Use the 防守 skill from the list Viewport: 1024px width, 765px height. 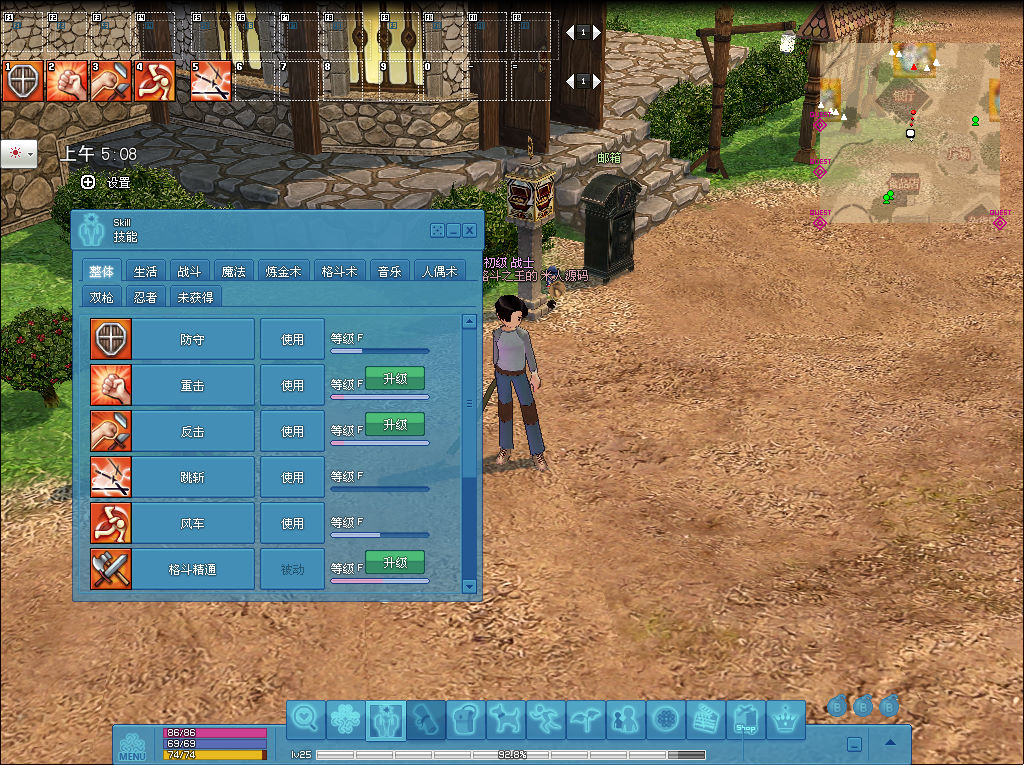click(x=292, y=339)
